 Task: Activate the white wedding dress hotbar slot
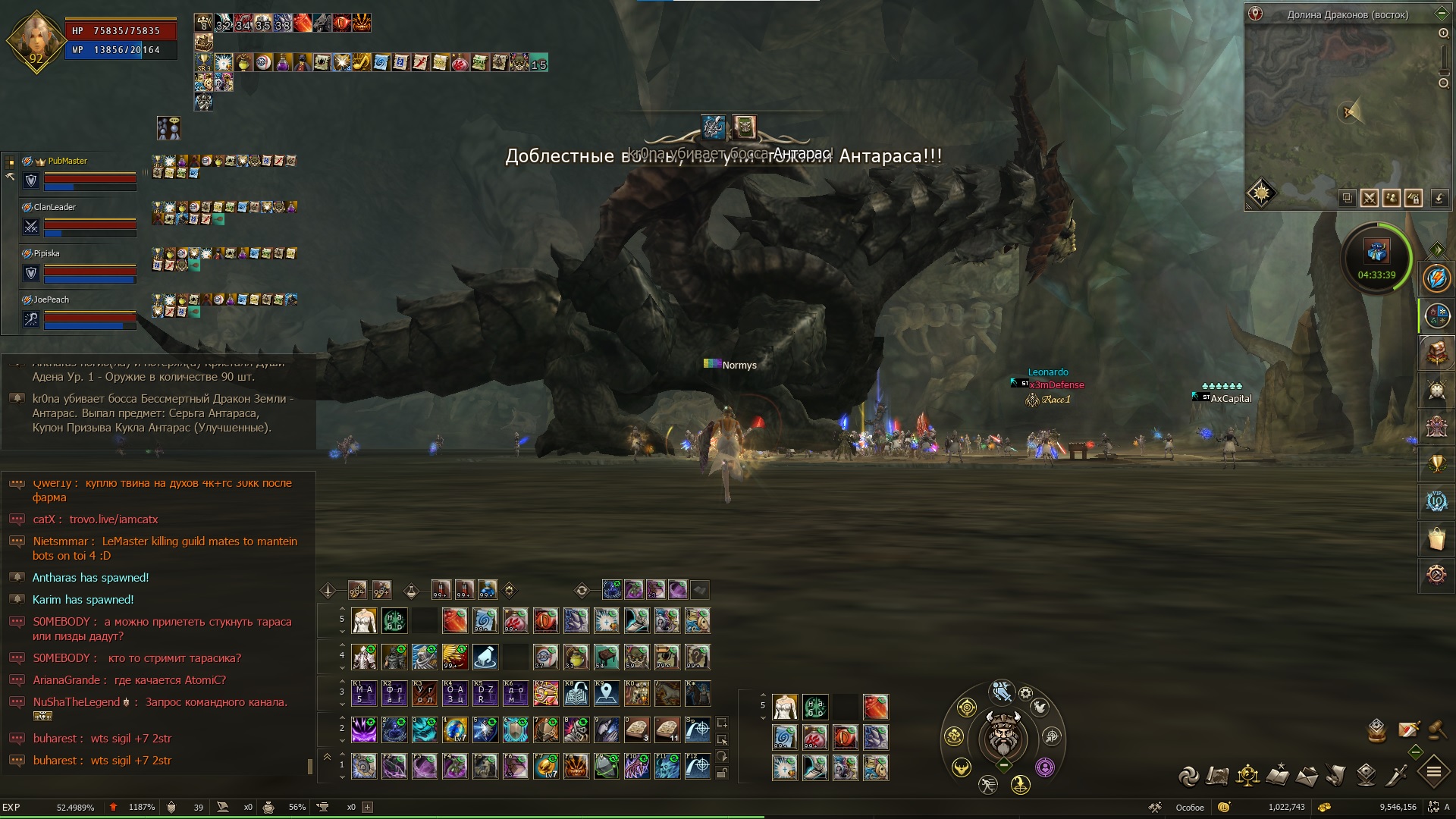(364, 621)
